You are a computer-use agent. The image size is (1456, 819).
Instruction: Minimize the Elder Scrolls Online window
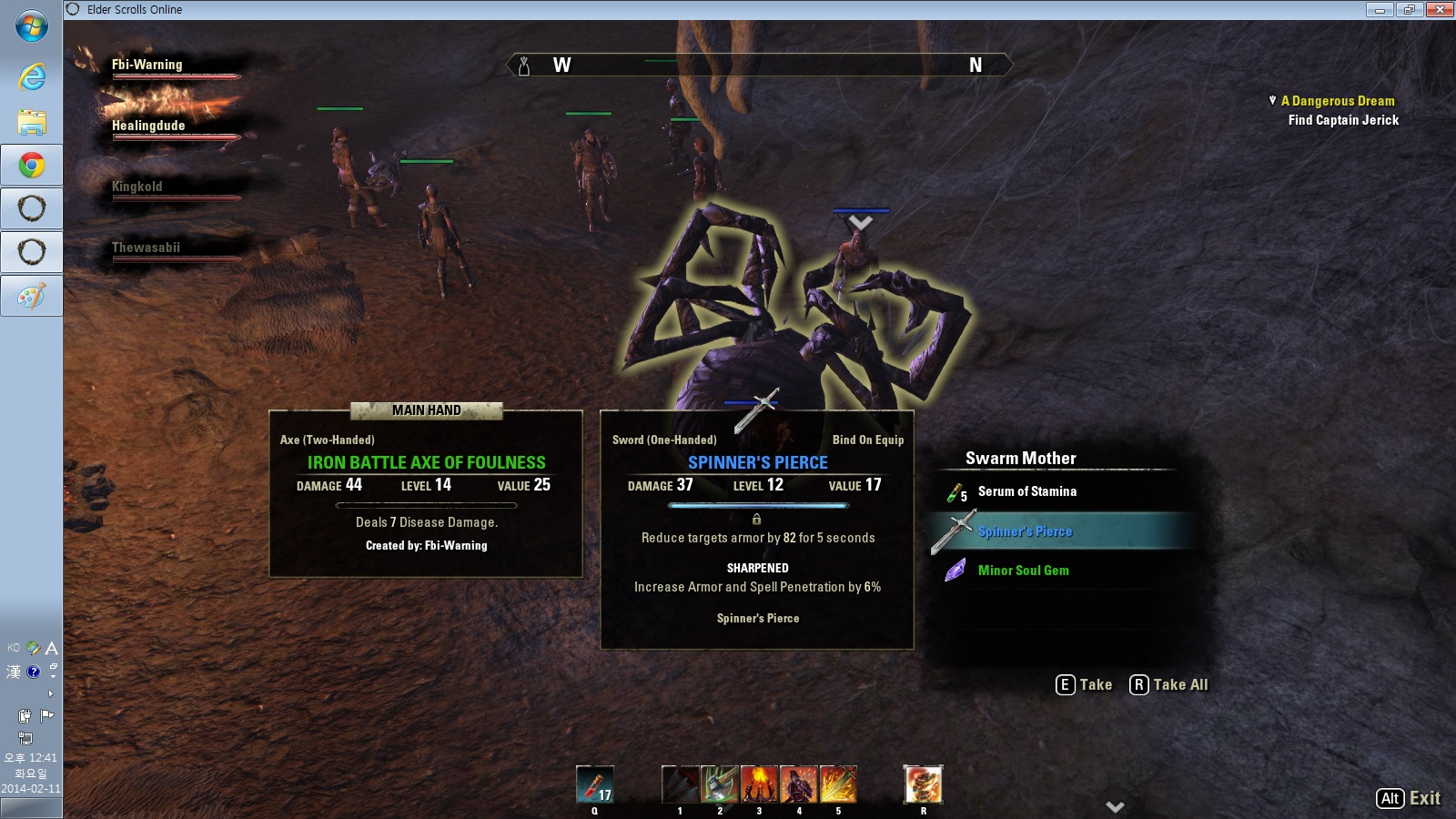1380,9
